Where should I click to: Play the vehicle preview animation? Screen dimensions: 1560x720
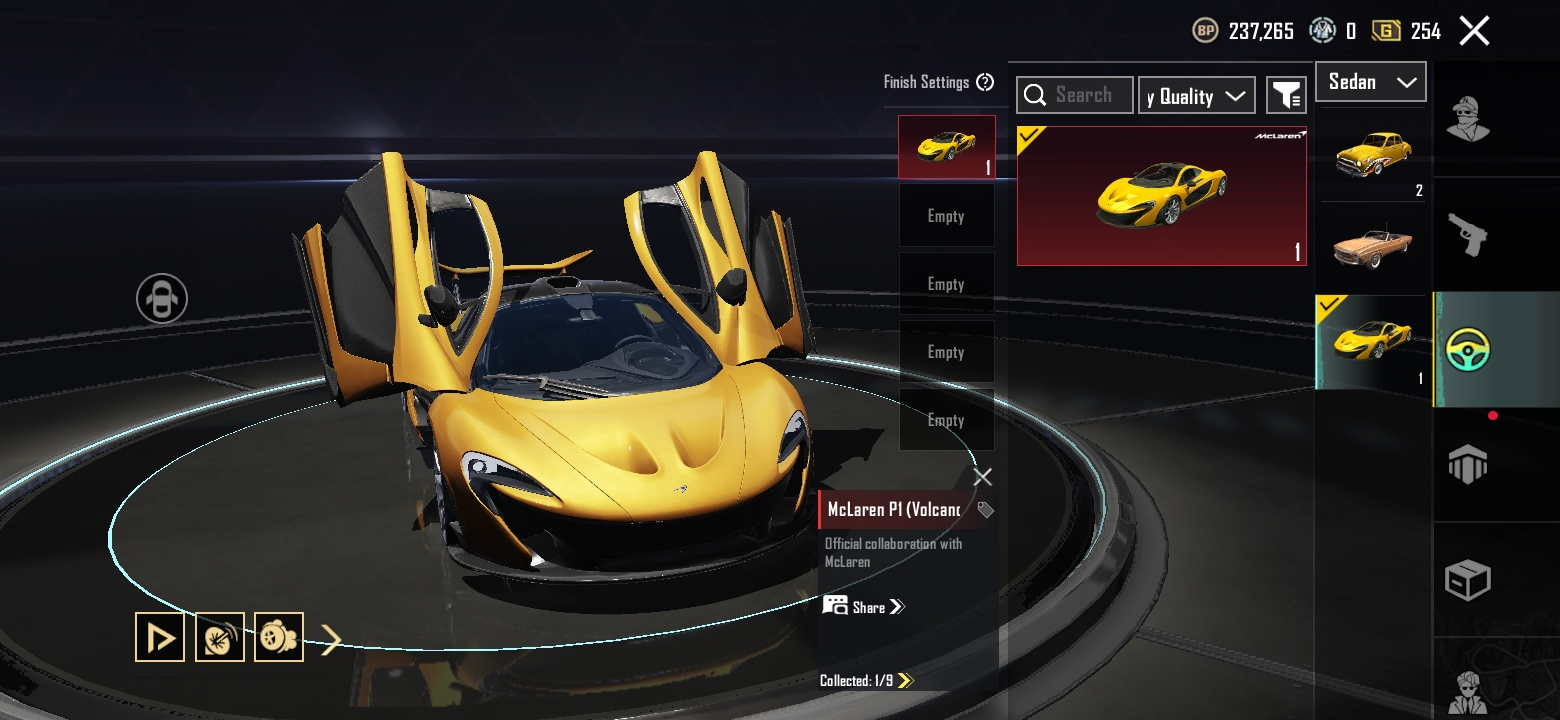[x=160, y=637]
